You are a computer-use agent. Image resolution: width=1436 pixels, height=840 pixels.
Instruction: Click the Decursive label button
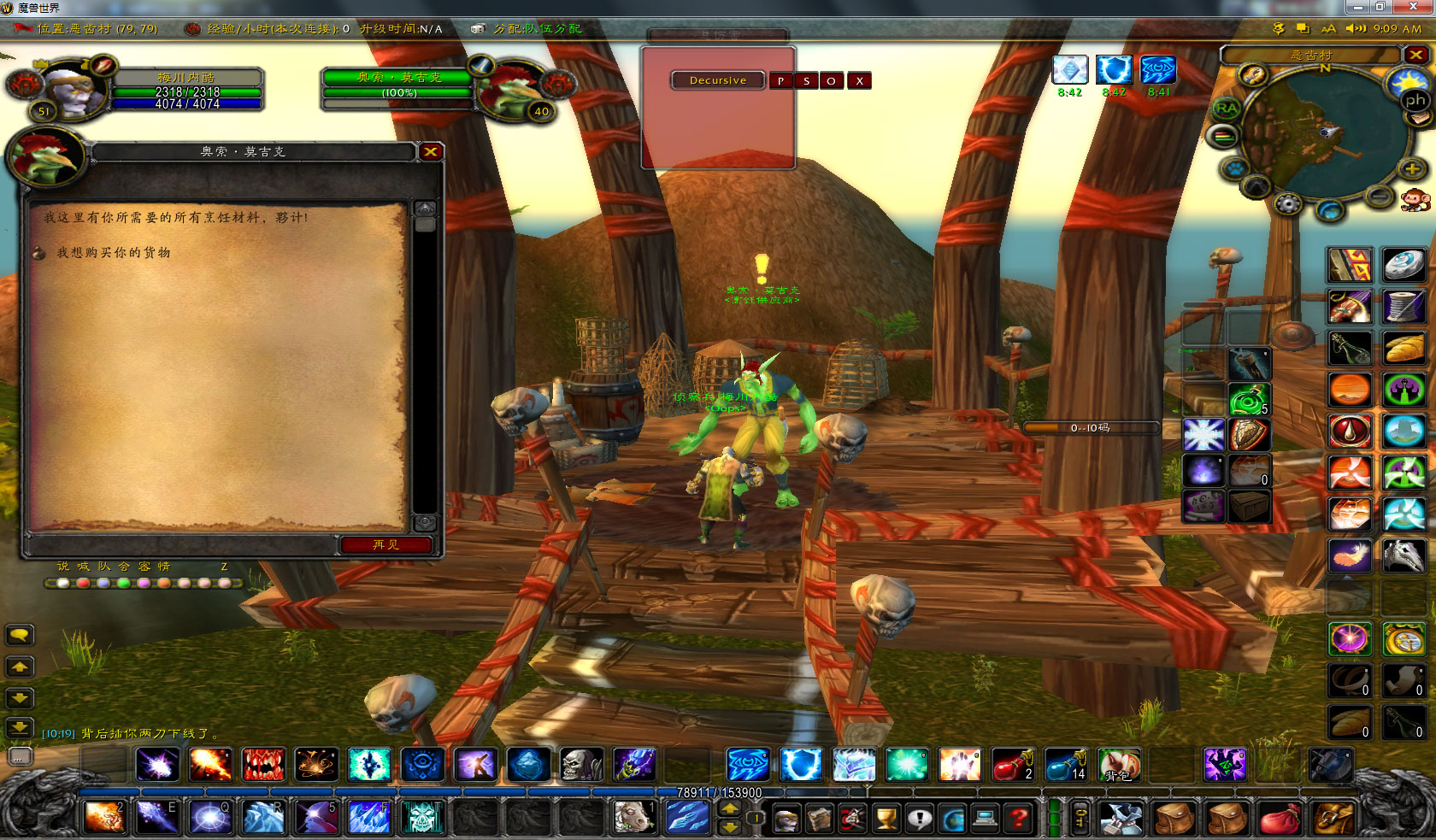[718, 80]
